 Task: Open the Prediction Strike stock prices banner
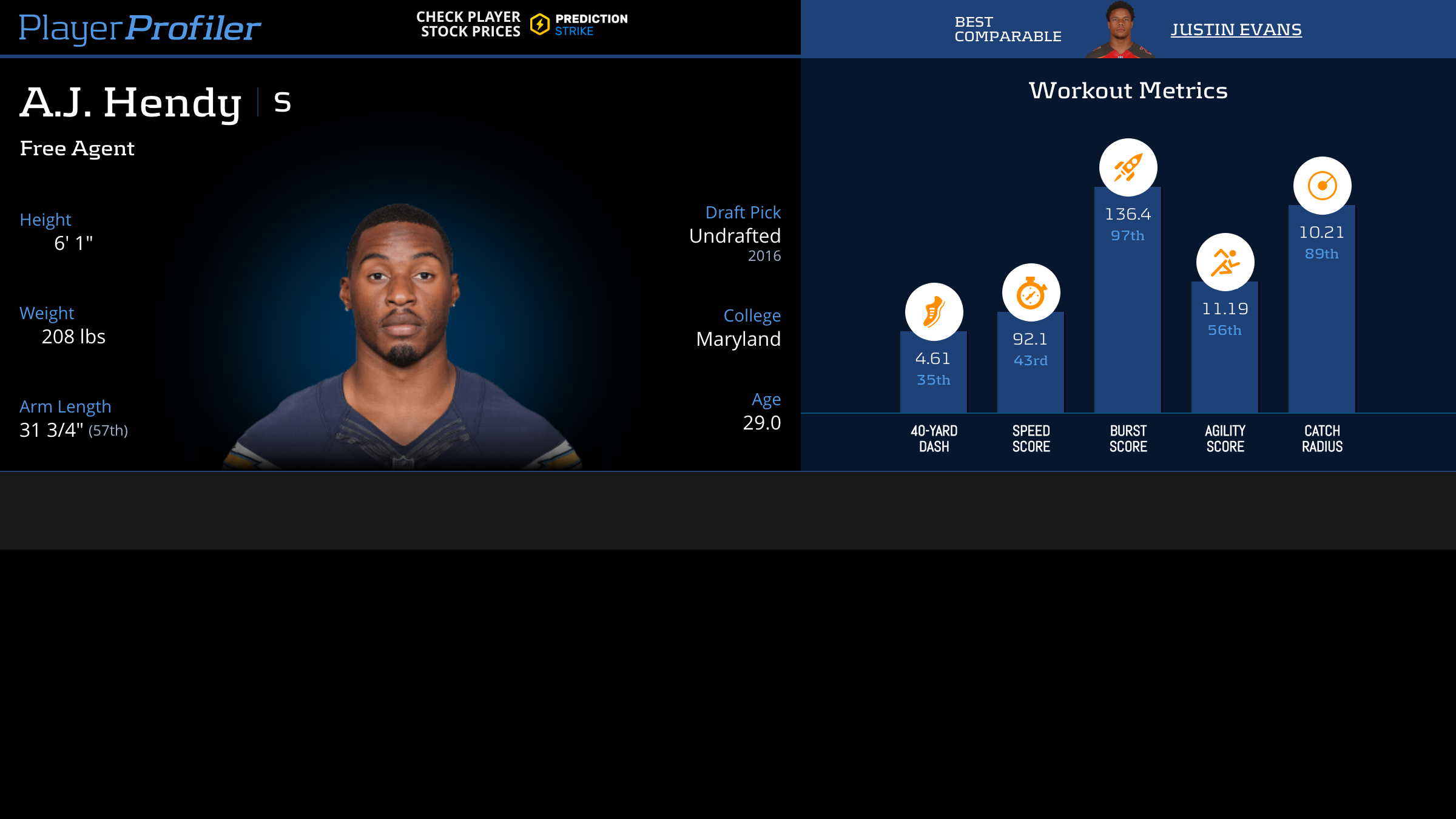pyautogui.click(x=522, y=24)
